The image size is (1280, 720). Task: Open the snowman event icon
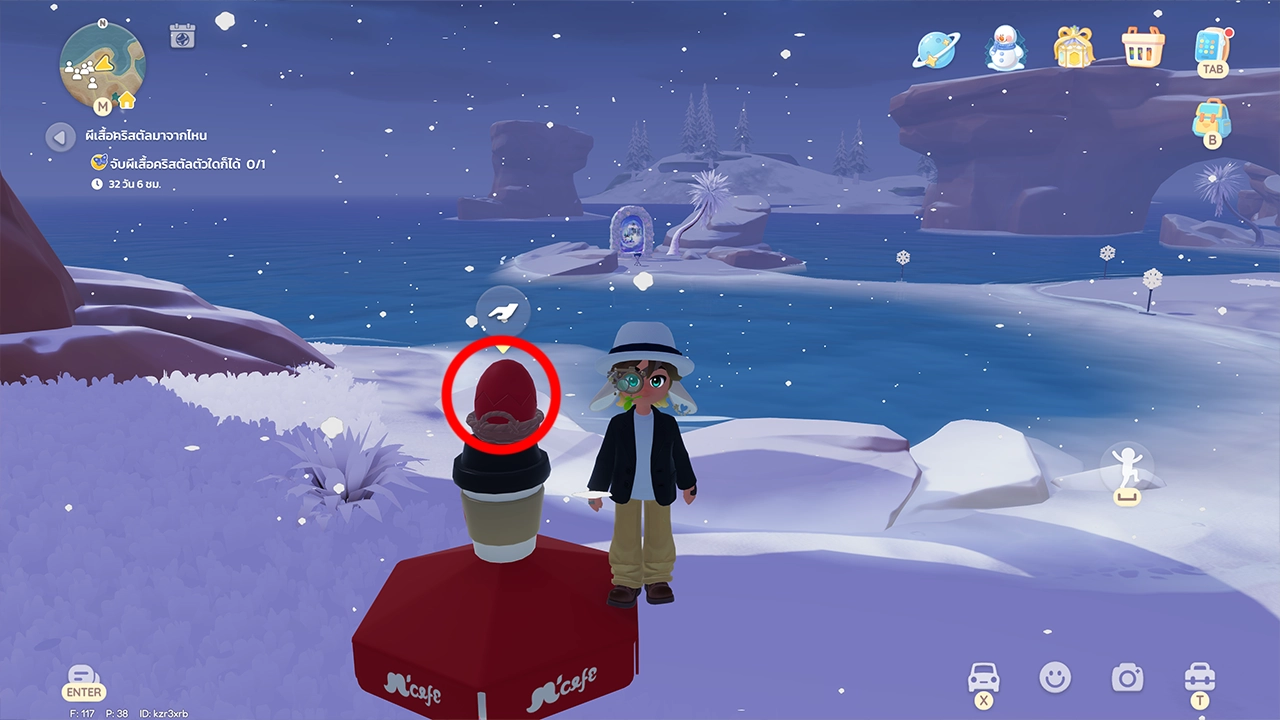click(1006, 48)
